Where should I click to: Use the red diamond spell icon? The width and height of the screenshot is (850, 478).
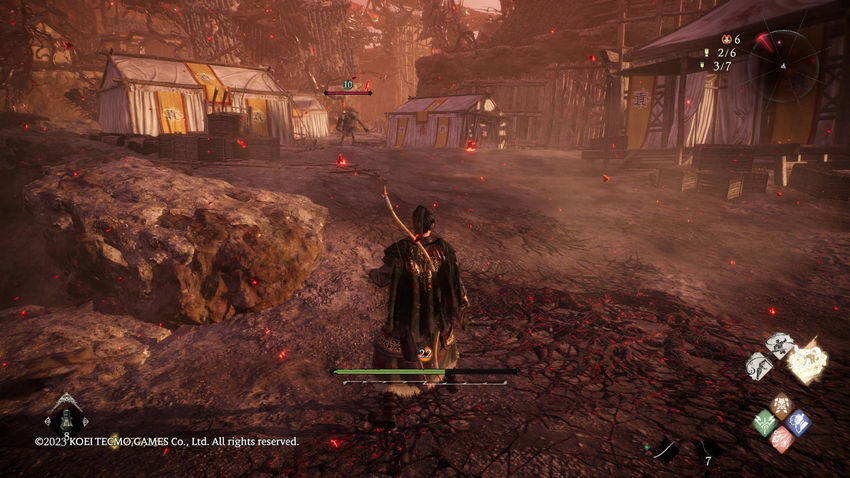pyautogui.click(x=781, y=439)
